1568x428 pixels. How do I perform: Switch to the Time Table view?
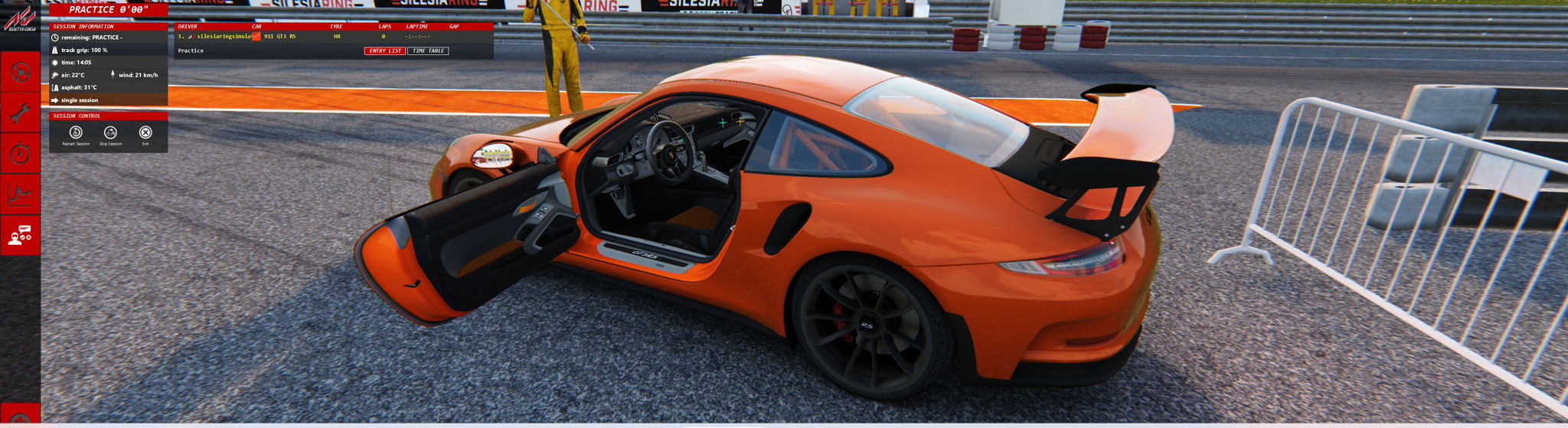[x=428, y=51]
